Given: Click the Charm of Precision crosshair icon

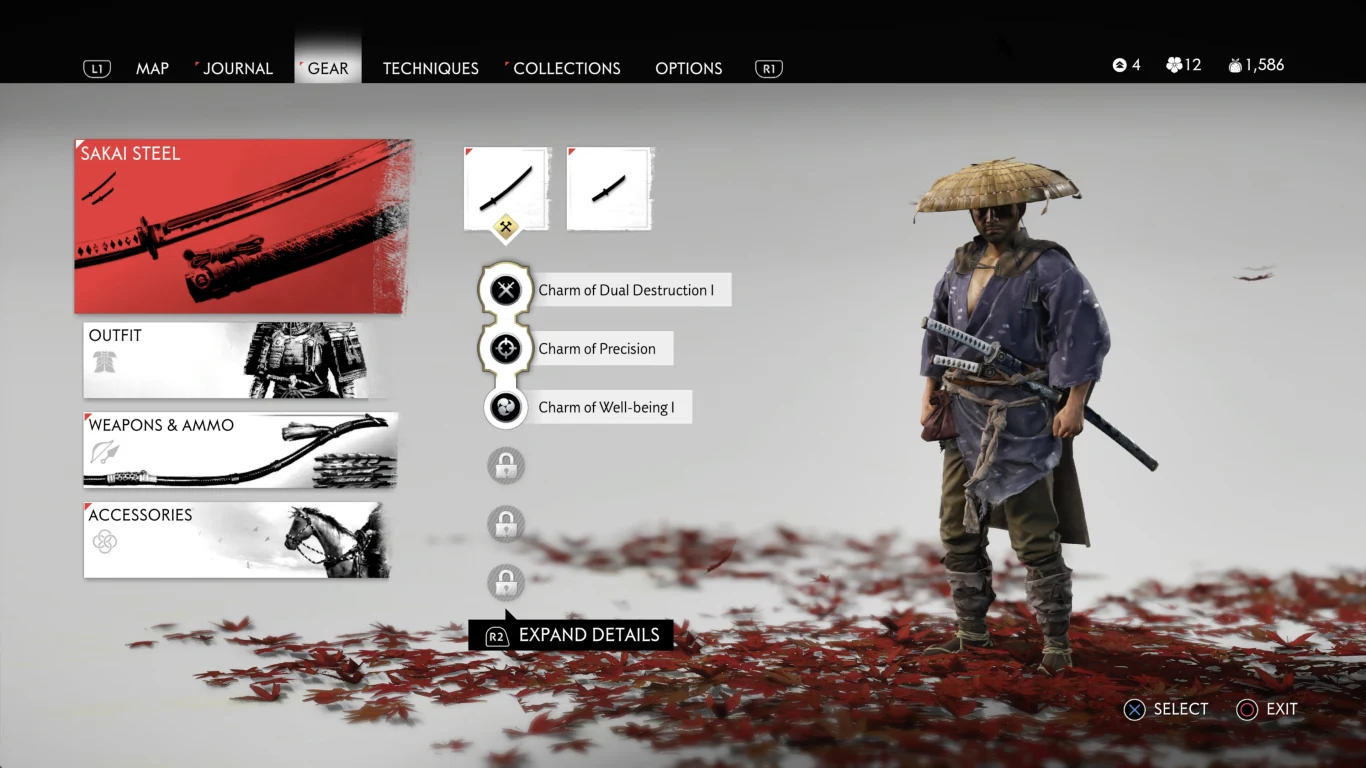Looking at the screenshot, I should (x=505, y=348).
